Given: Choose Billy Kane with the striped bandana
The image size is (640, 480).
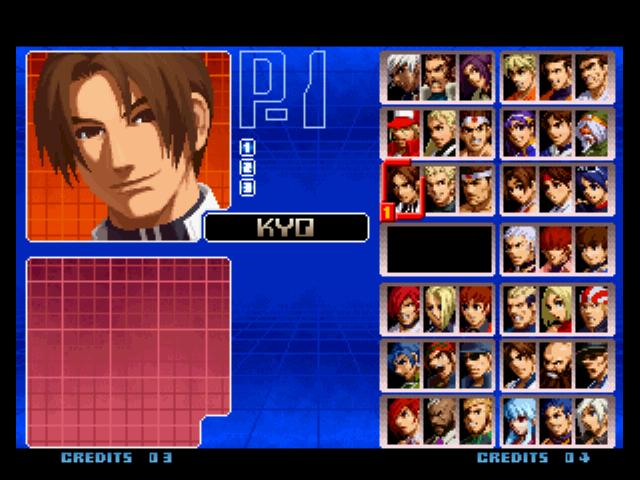Looking at the screenshot, I should click(x=593, y=308).
